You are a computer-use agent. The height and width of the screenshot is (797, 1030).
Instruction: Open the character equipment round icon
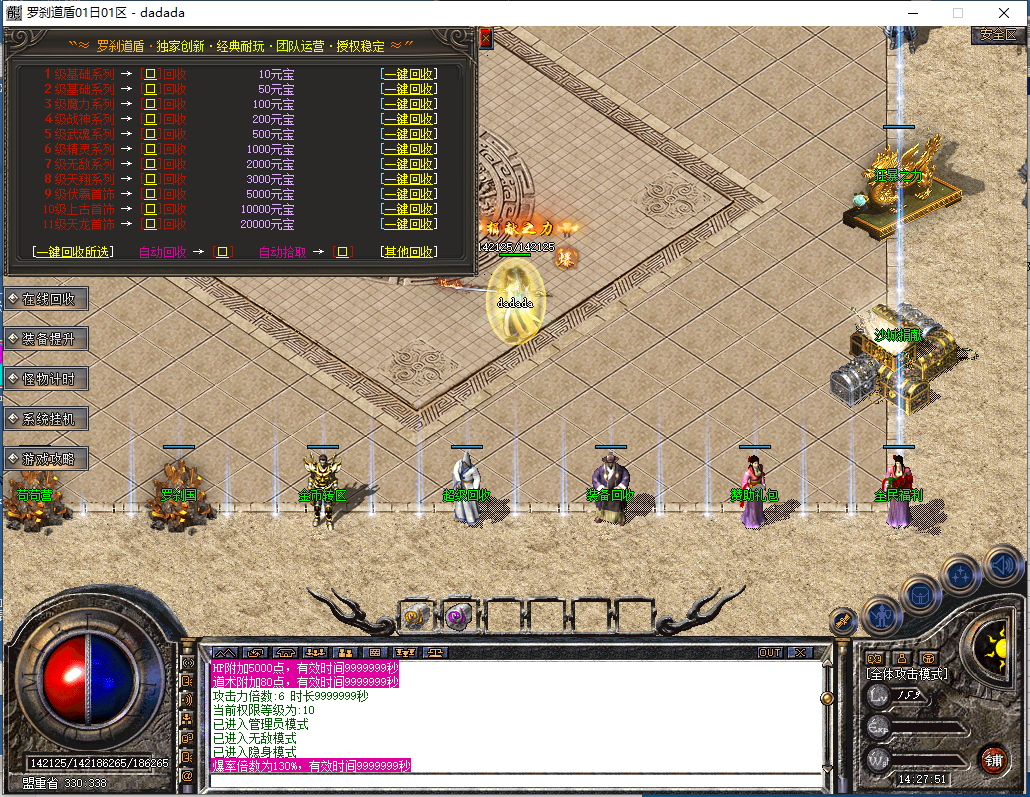(x=881, y=615)
